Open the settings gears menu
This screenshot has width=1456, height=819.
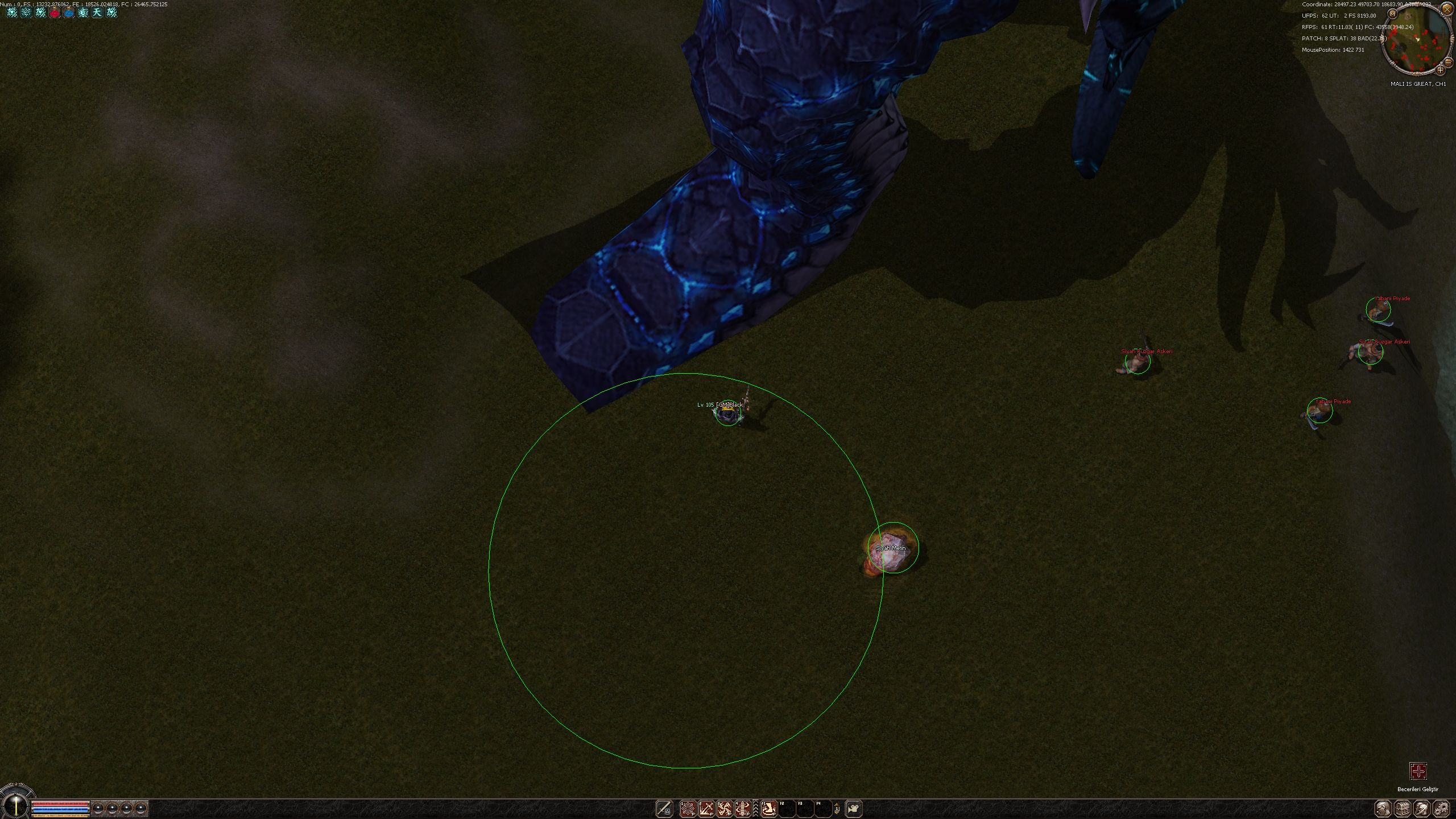(x=1441, y=808)
